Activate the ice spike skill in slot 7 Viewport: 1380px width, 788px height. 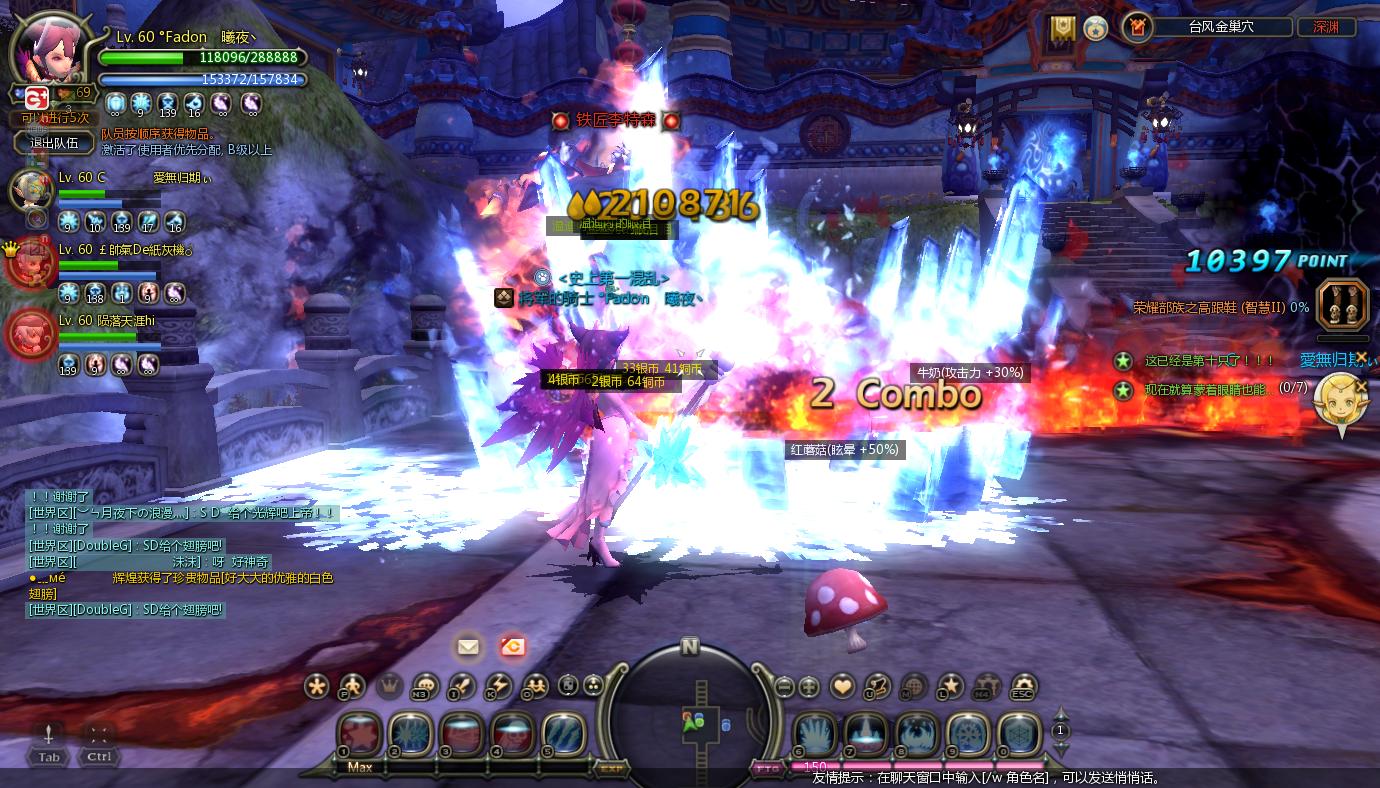click(x=866, y=735)
